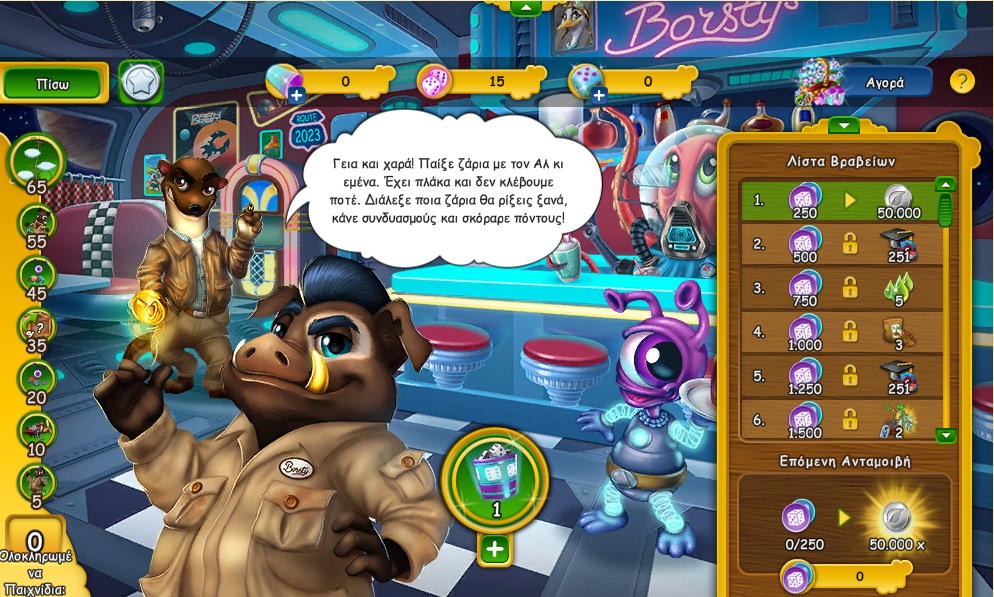Select locked reward row at 1.500 points

coord(838,419)
